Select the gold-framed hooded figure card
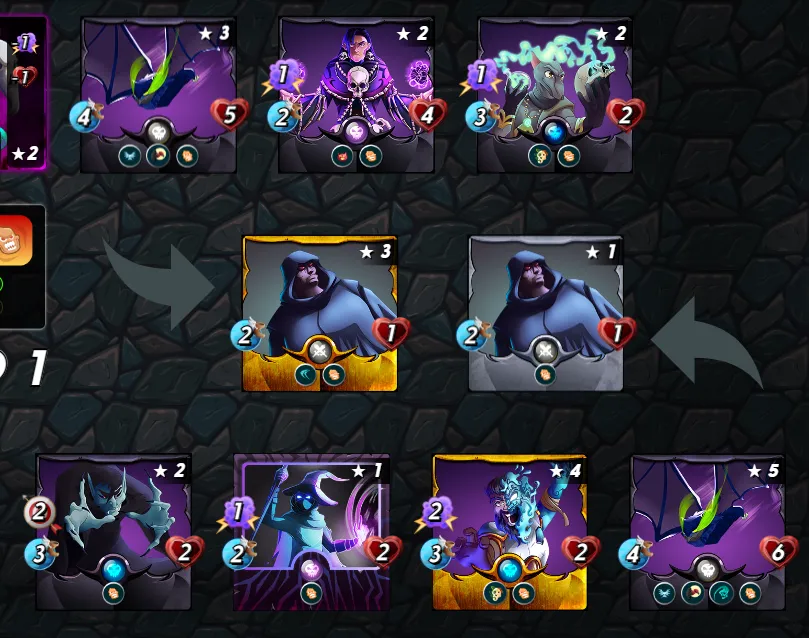Viewport: 809px width, 638px height. [x=320, y=312]
